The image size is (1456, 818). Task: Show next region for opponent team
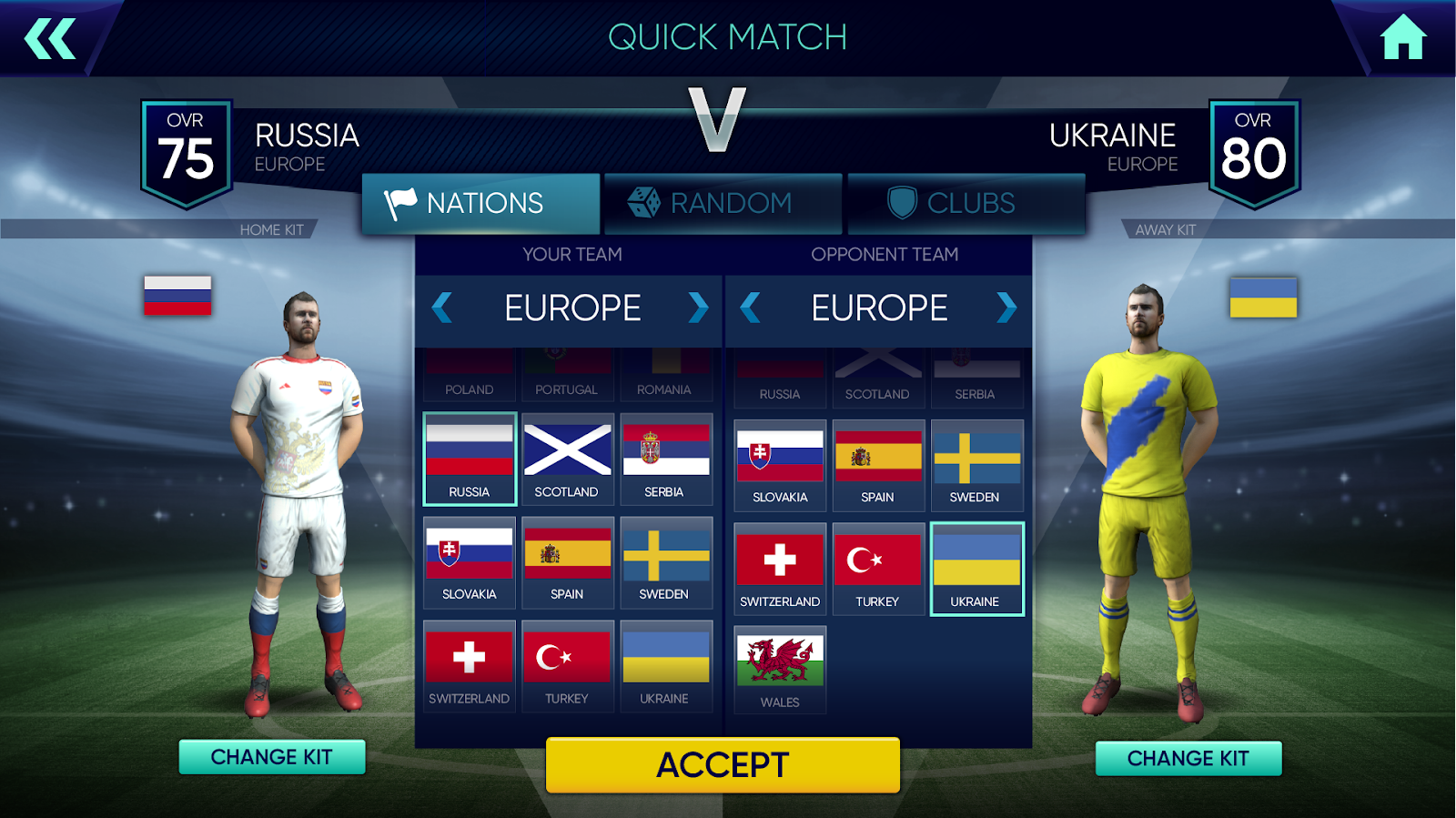coord(1006,308)
